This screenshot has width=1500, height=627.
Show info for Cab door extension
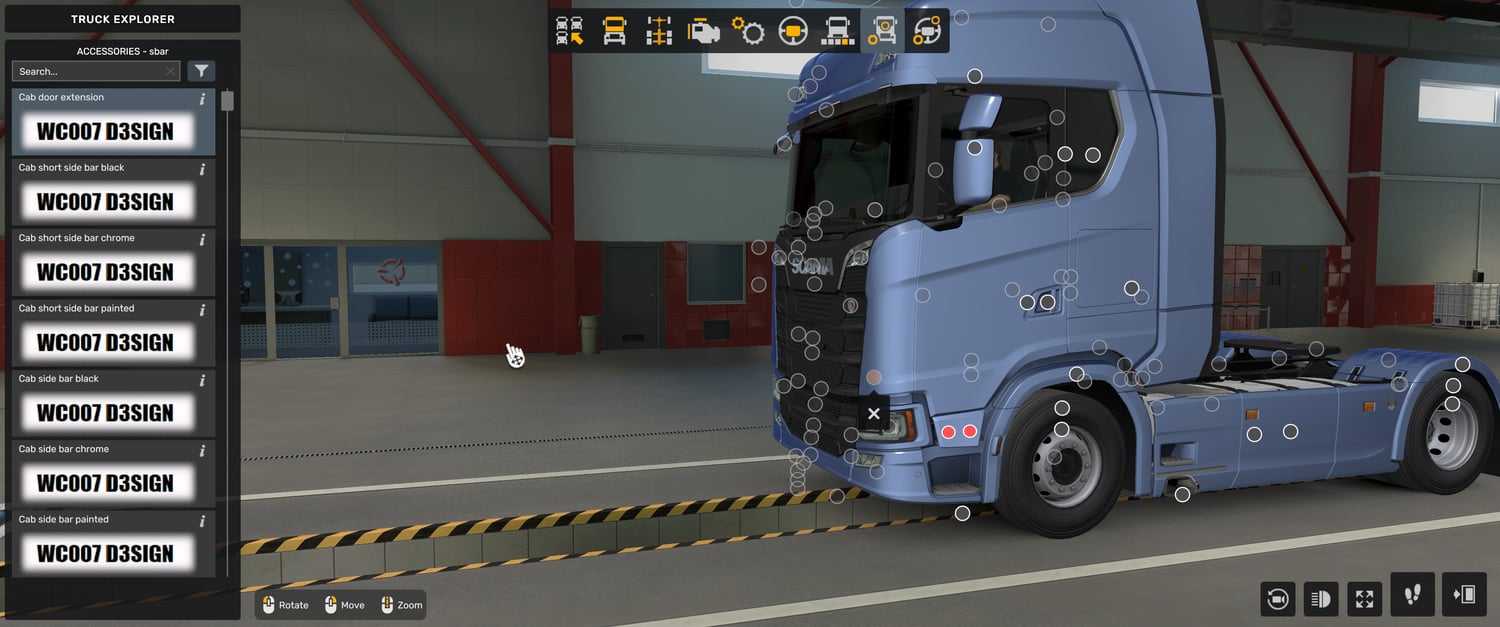(x=203, y=99)
